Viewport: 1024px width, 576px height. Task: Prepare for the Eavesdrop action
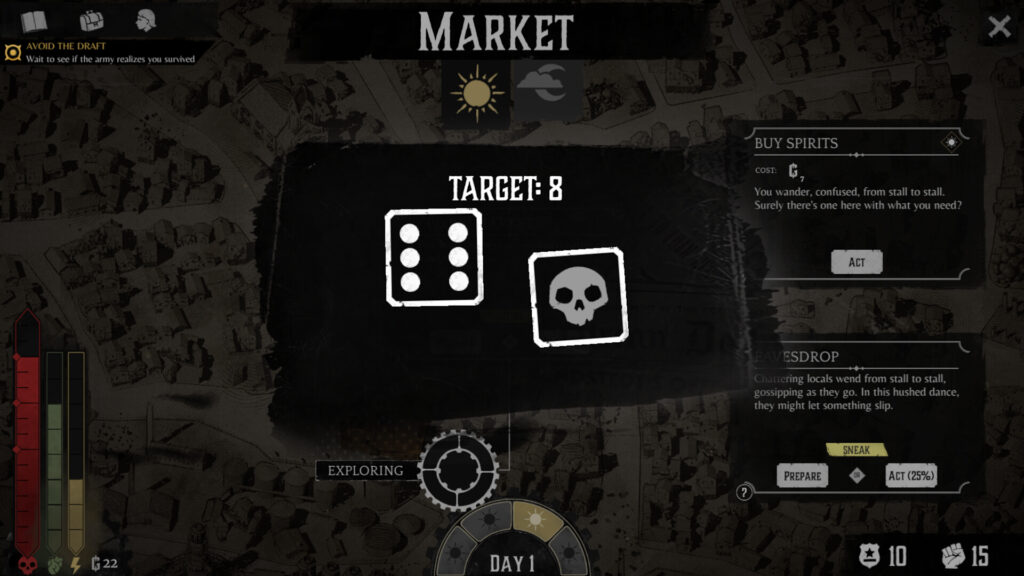tap(802, 476)
